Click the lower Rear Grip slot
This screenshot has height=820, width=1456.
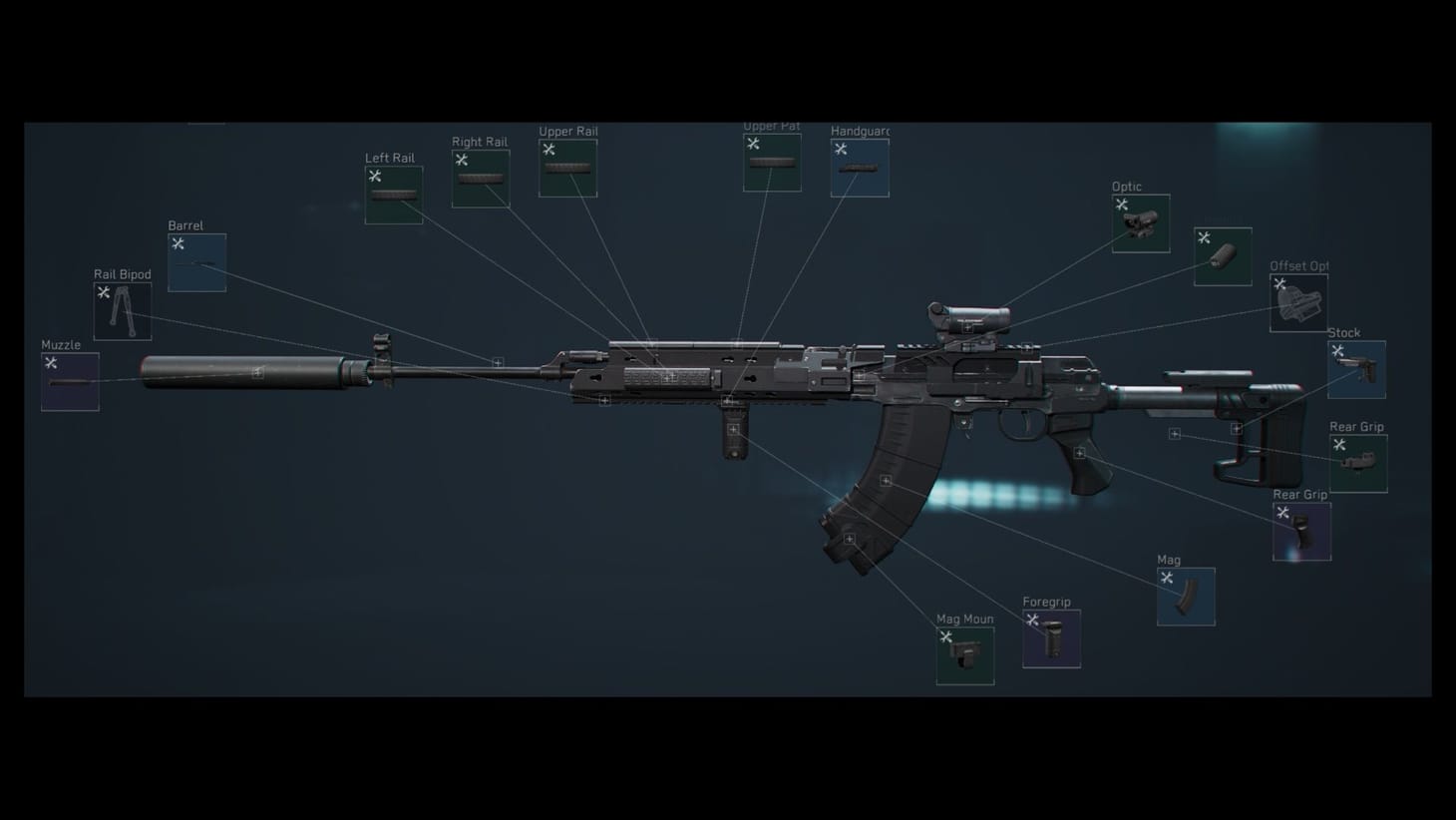1301,529
